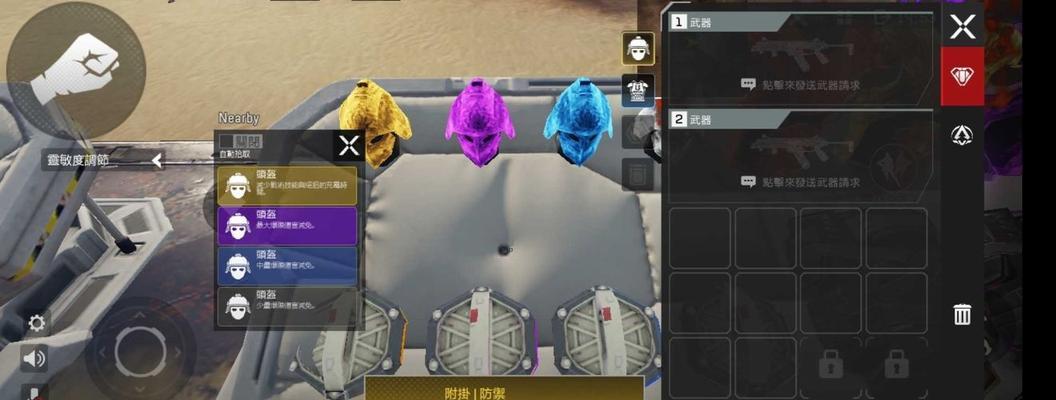Open settings with the gear icon
This screenshot has height=400, width=1056.
pos(37,323)
